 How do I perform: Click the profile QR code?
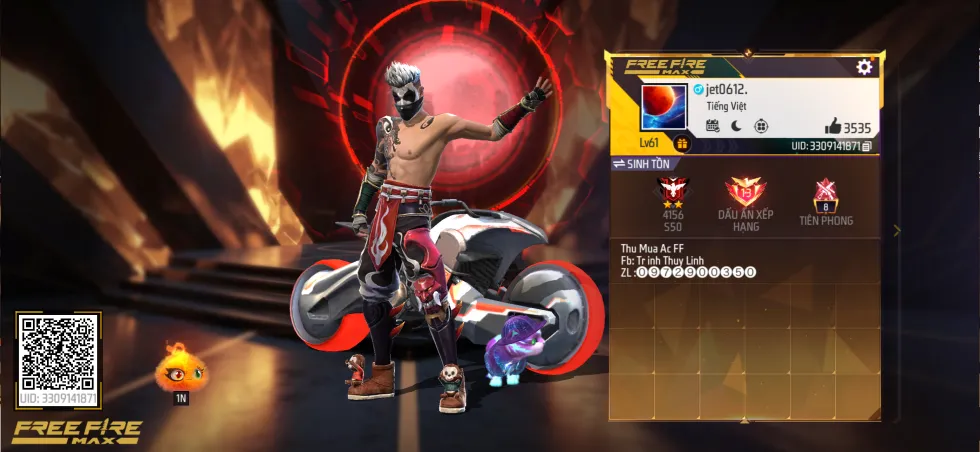tap(58, 352)
